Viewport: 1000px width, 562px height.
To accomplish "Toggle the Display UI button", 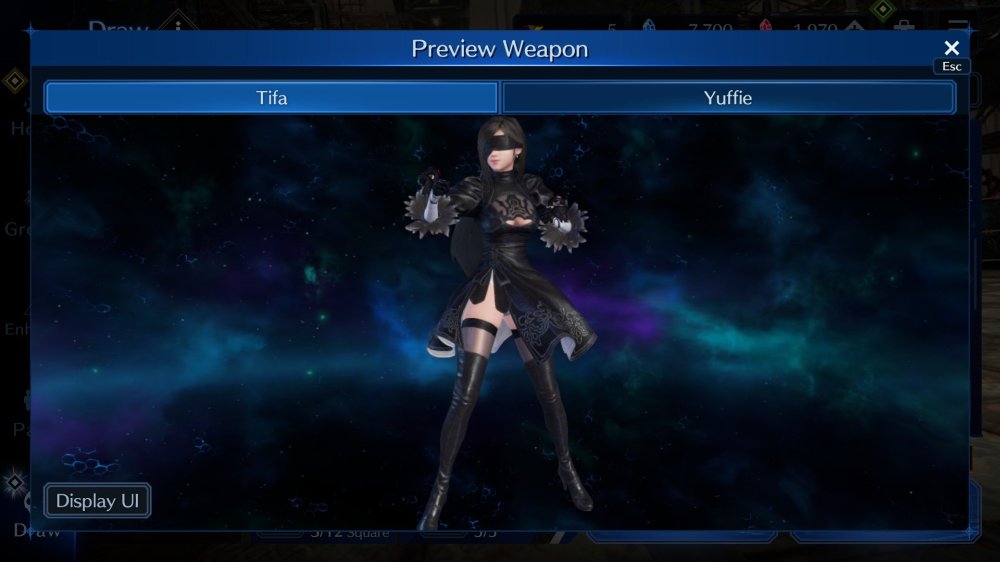I will pos(97,501).
